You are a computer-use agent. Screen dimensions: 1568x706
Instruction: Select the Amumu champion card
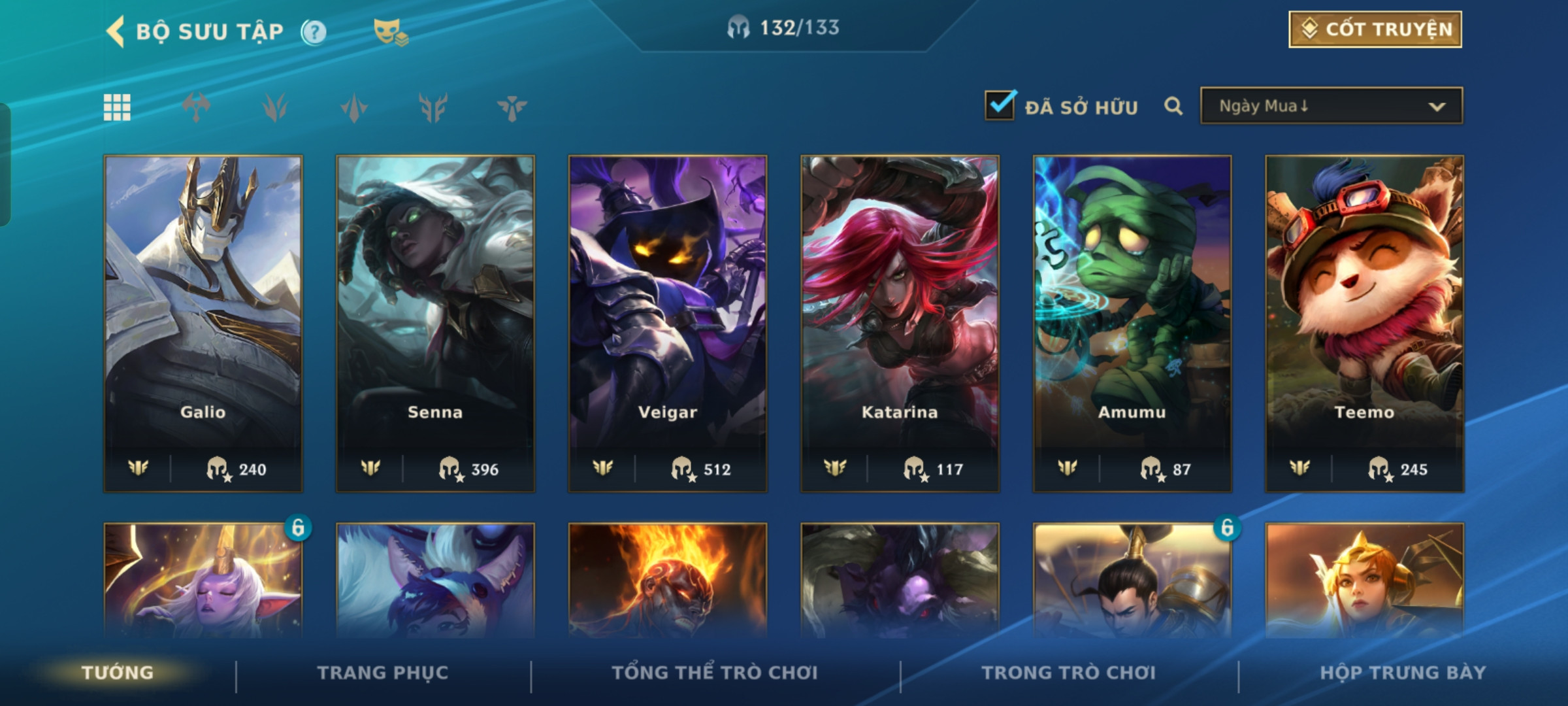pyautogui.click(x=1132, y=323)
